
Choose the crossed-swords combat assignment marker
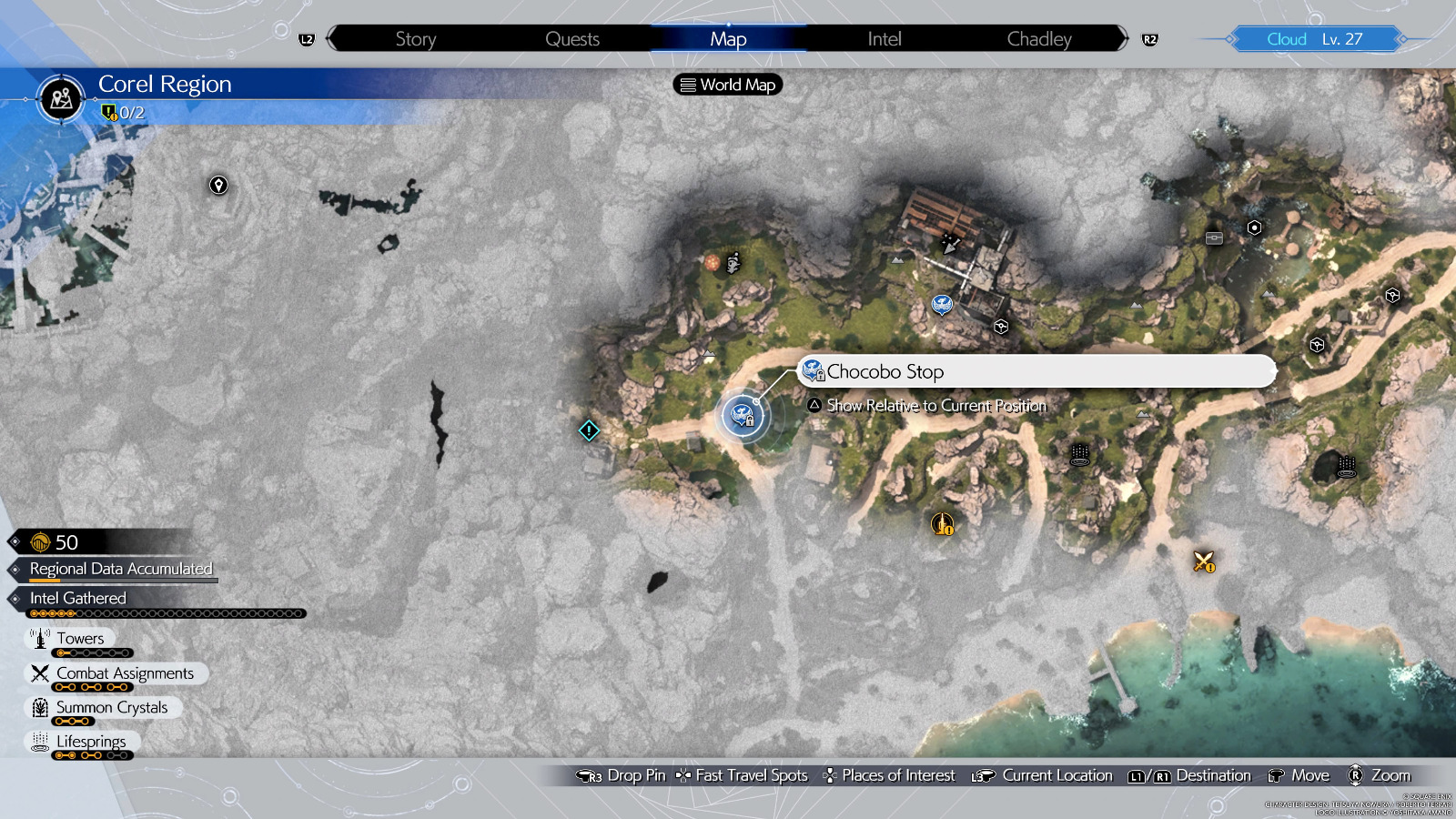(1204, 561)
